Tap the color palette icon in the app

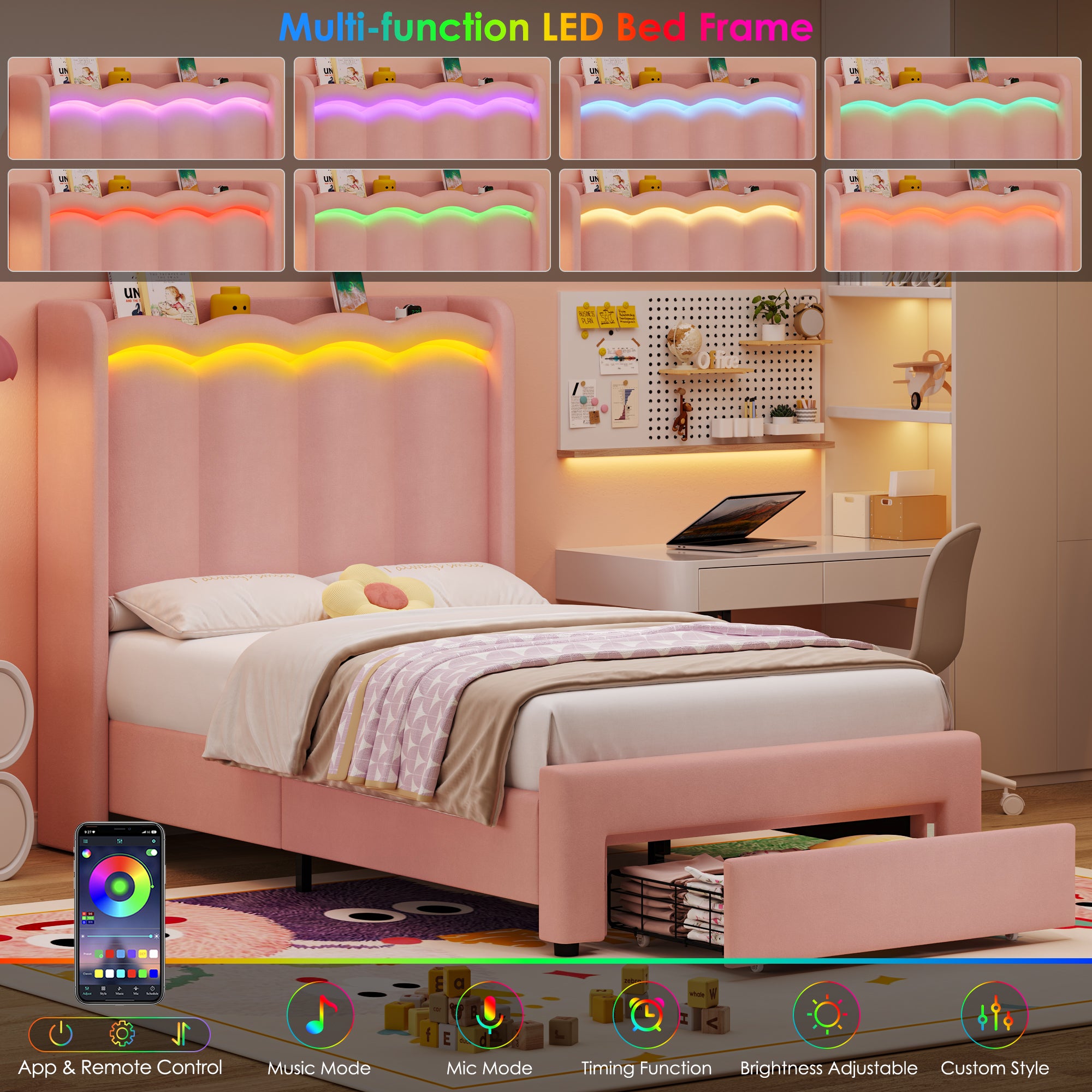tap(87, 853)
